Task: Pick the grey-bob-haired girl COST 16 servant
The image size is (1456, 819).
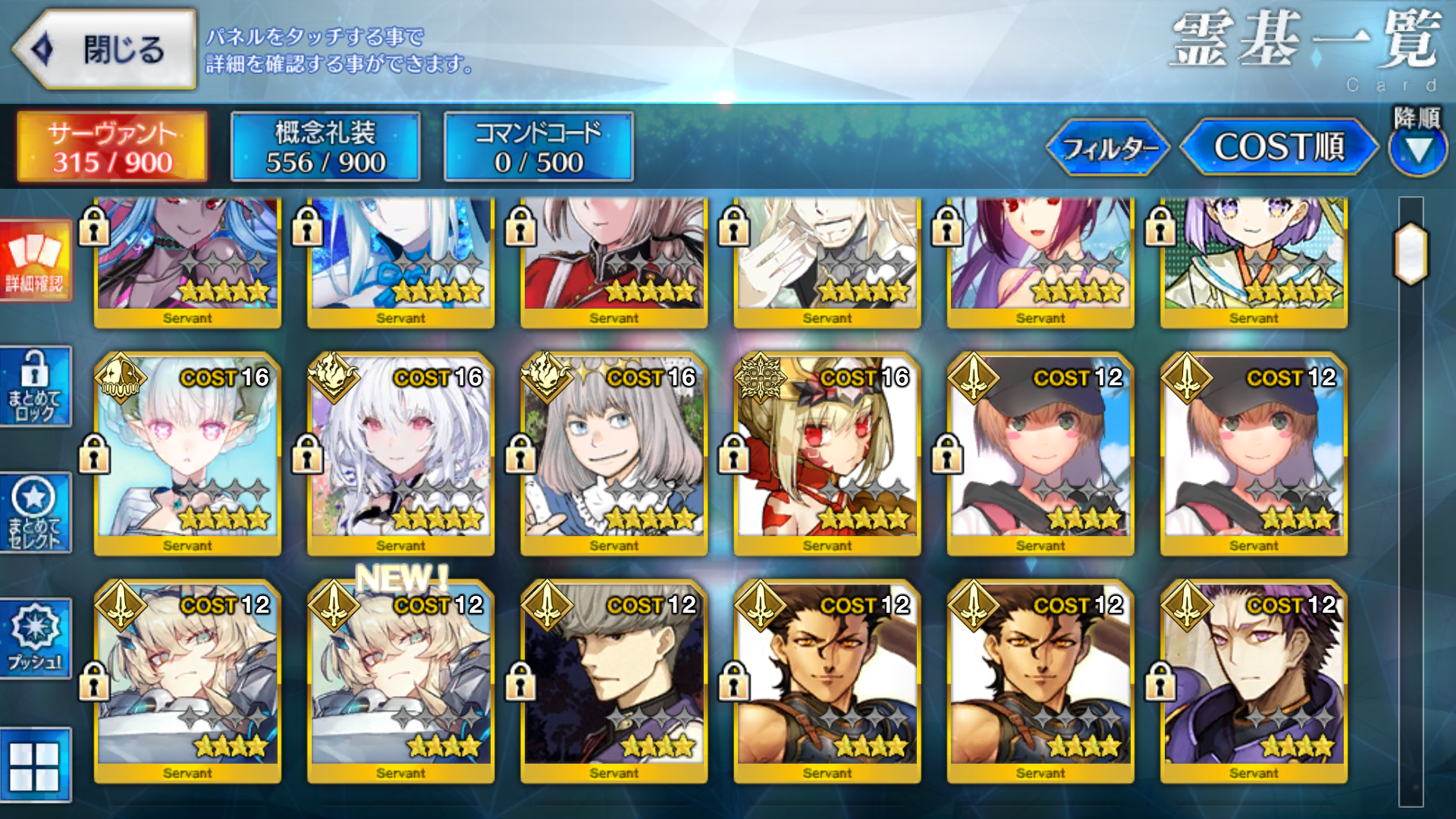Action: pos(613,453)
